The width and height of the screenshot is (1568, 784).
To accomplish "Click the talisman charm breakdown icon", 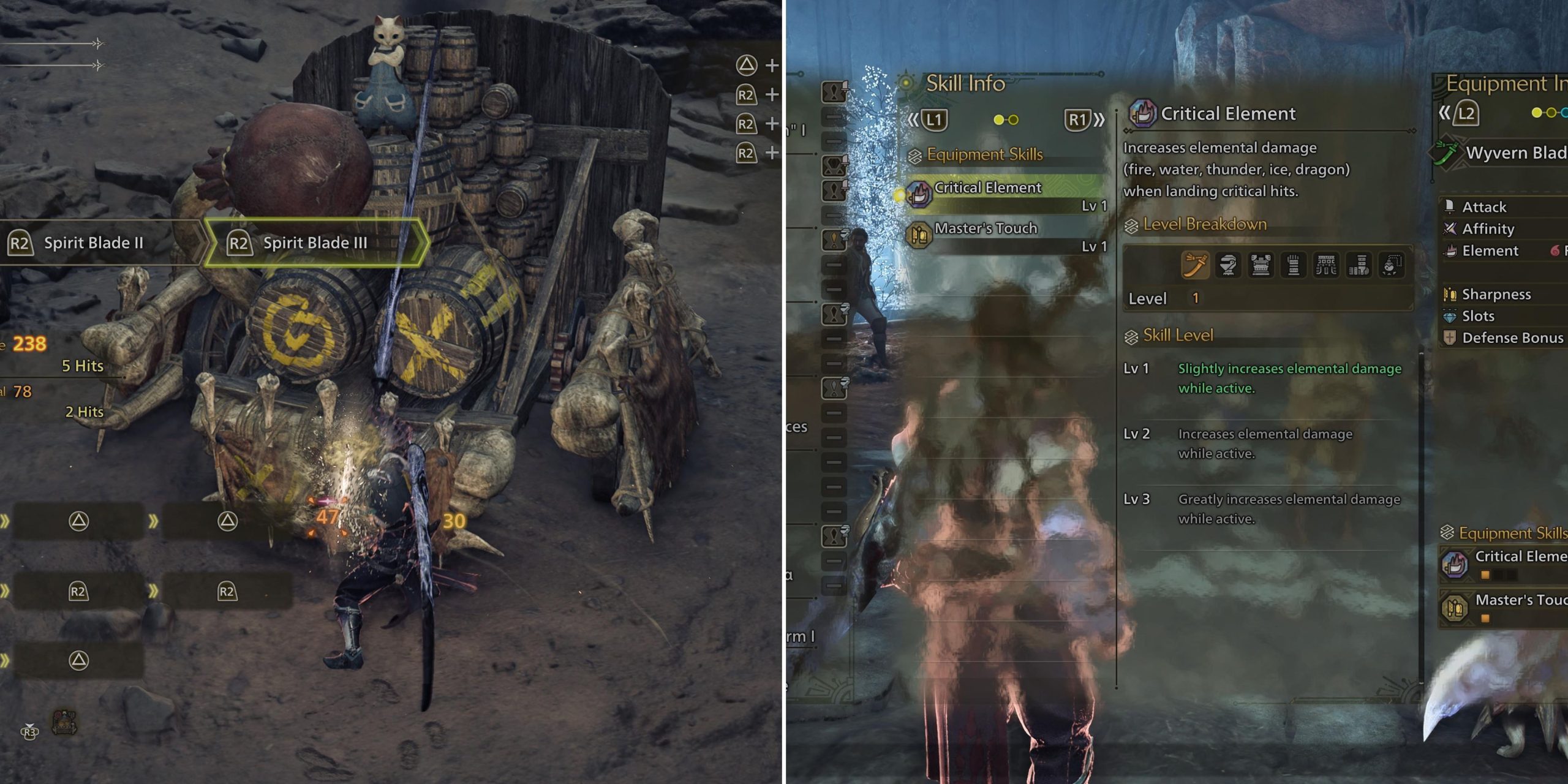I will 1391,265.
